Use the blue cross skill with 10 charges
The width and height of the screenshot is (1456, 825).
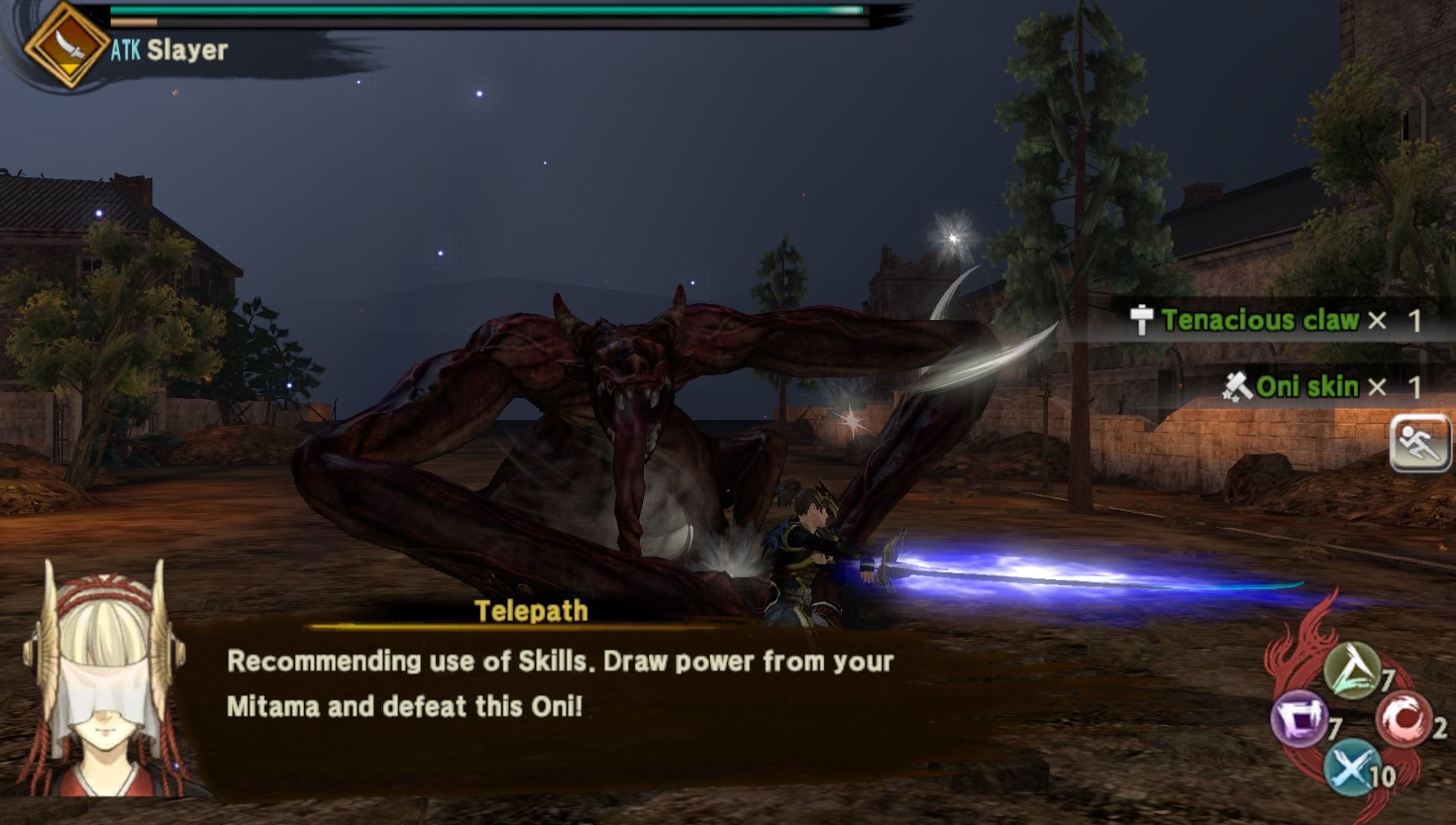[x=1351, y=767]
